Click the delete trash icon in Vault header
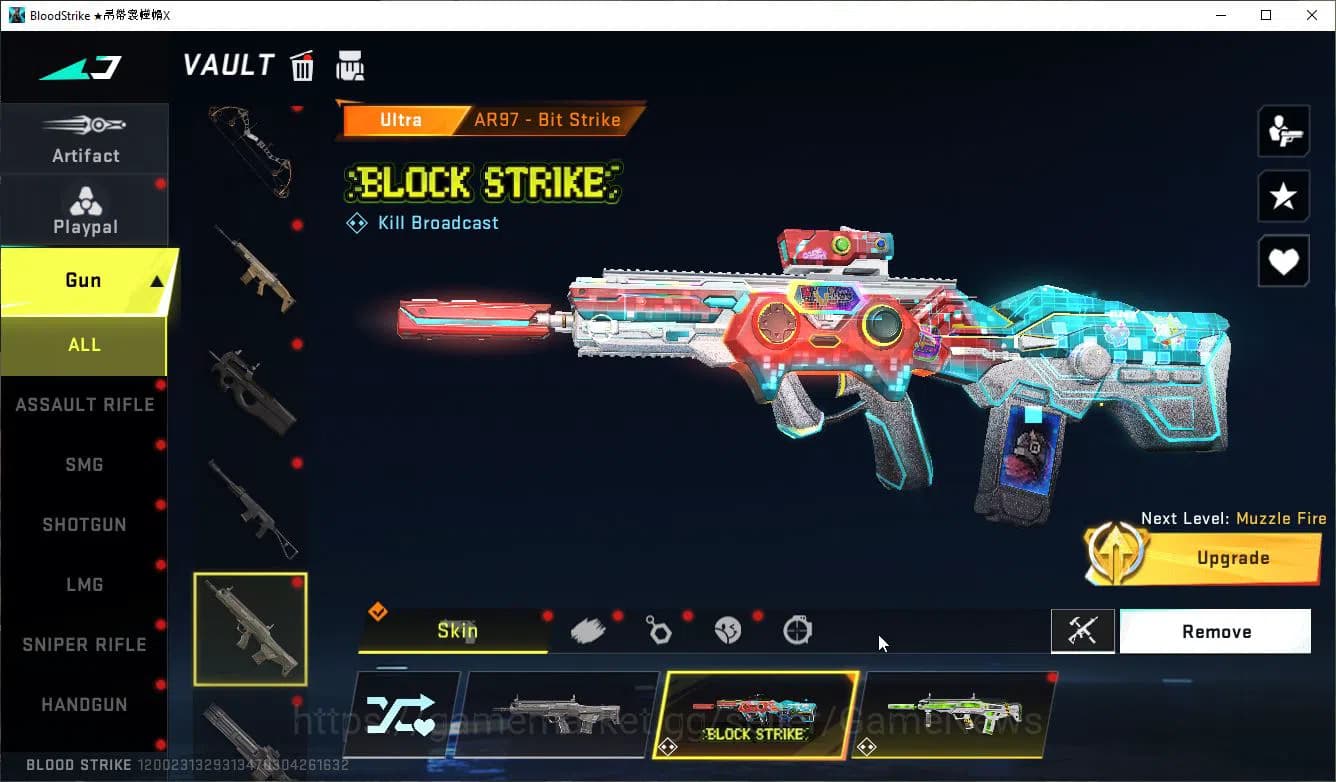 coord(302,65)
